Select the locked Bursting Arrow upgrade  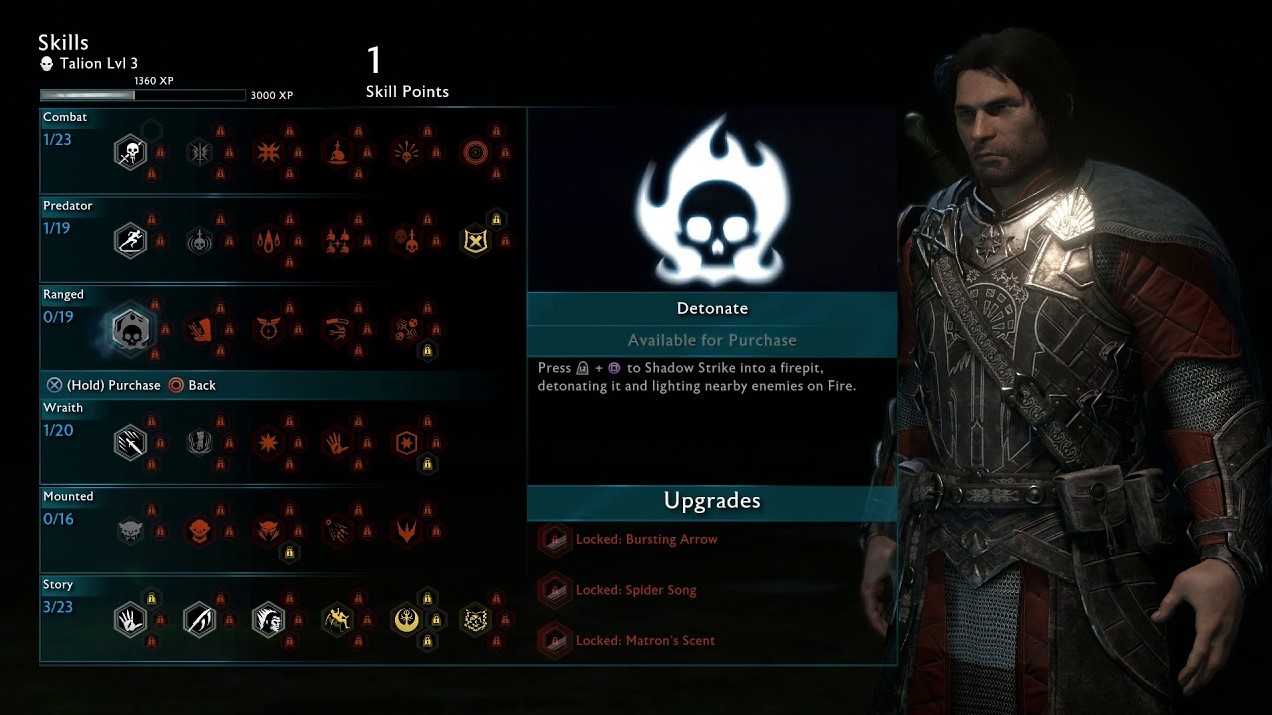point(646,540)
